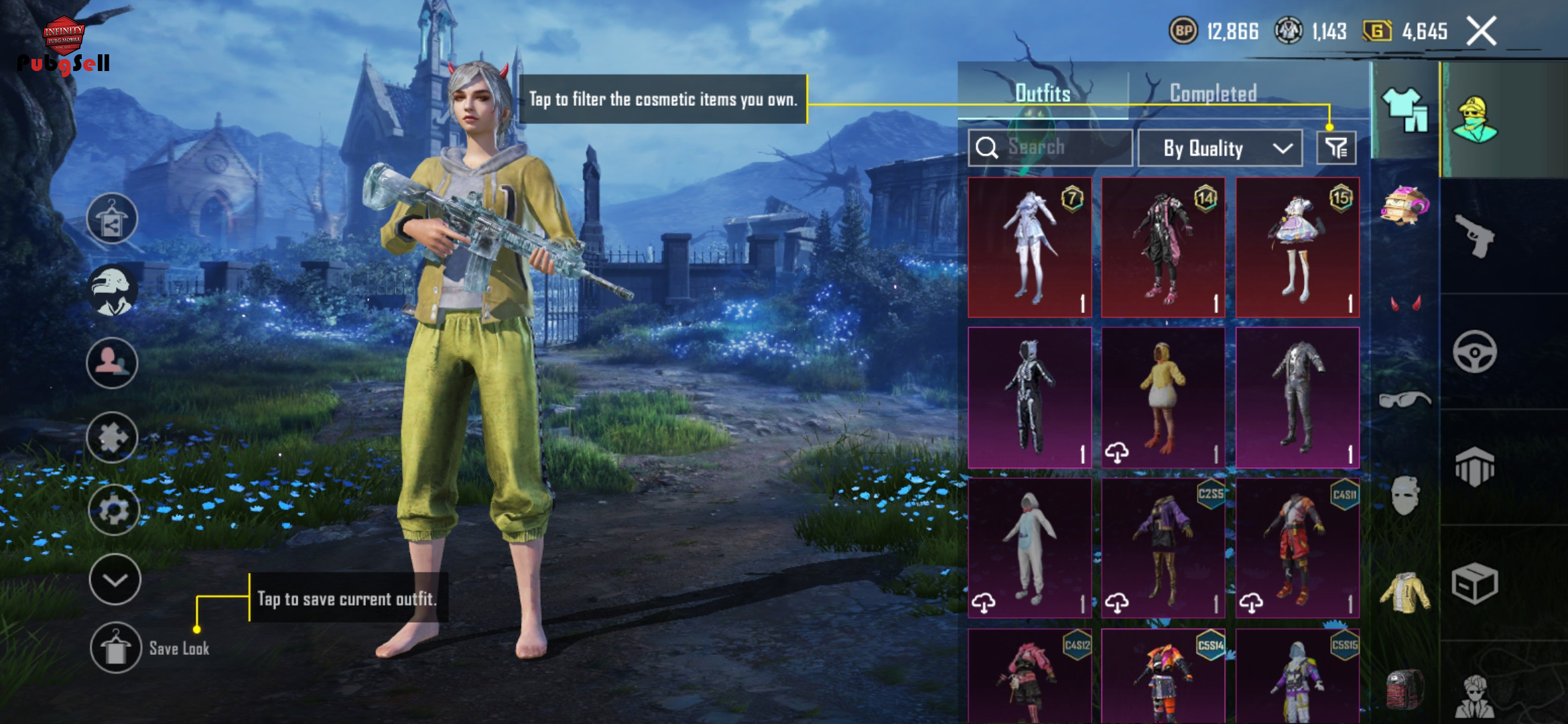
Task: Pick the white outfit with level 7 badge
Action: pyautogui.click(x=1030, y=247)
